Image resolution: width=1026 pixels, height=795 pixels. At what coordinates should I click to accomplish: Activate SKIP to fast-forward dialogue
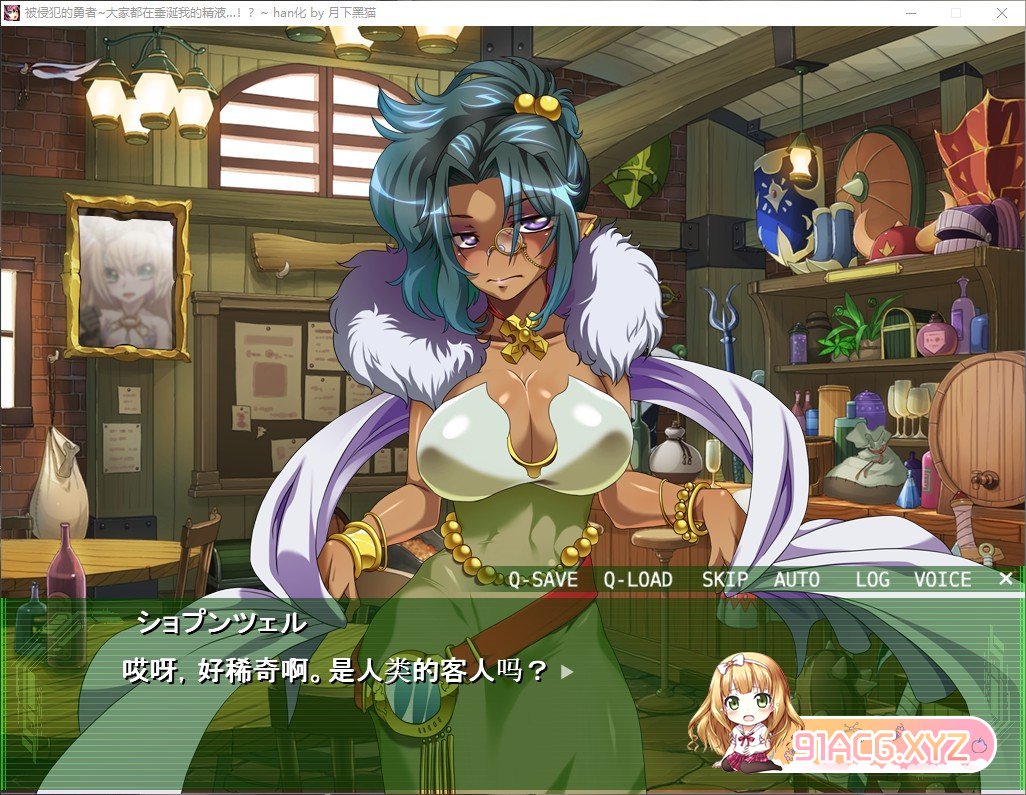pyautogui.click(x=725, y=579)
